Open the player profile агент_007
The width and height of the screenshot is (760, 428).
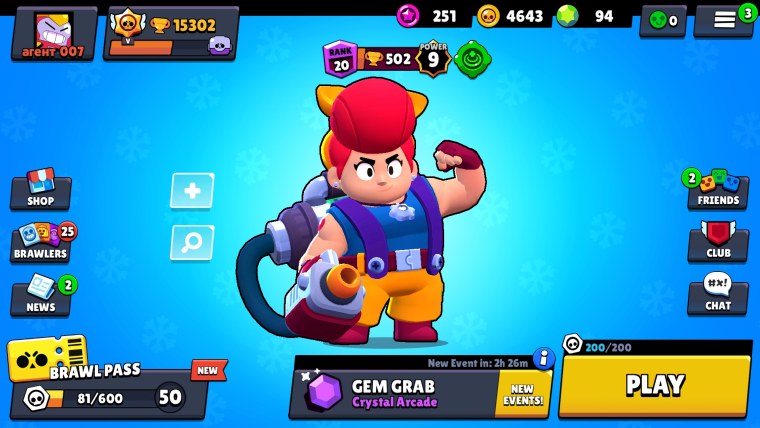pos(53,33)
